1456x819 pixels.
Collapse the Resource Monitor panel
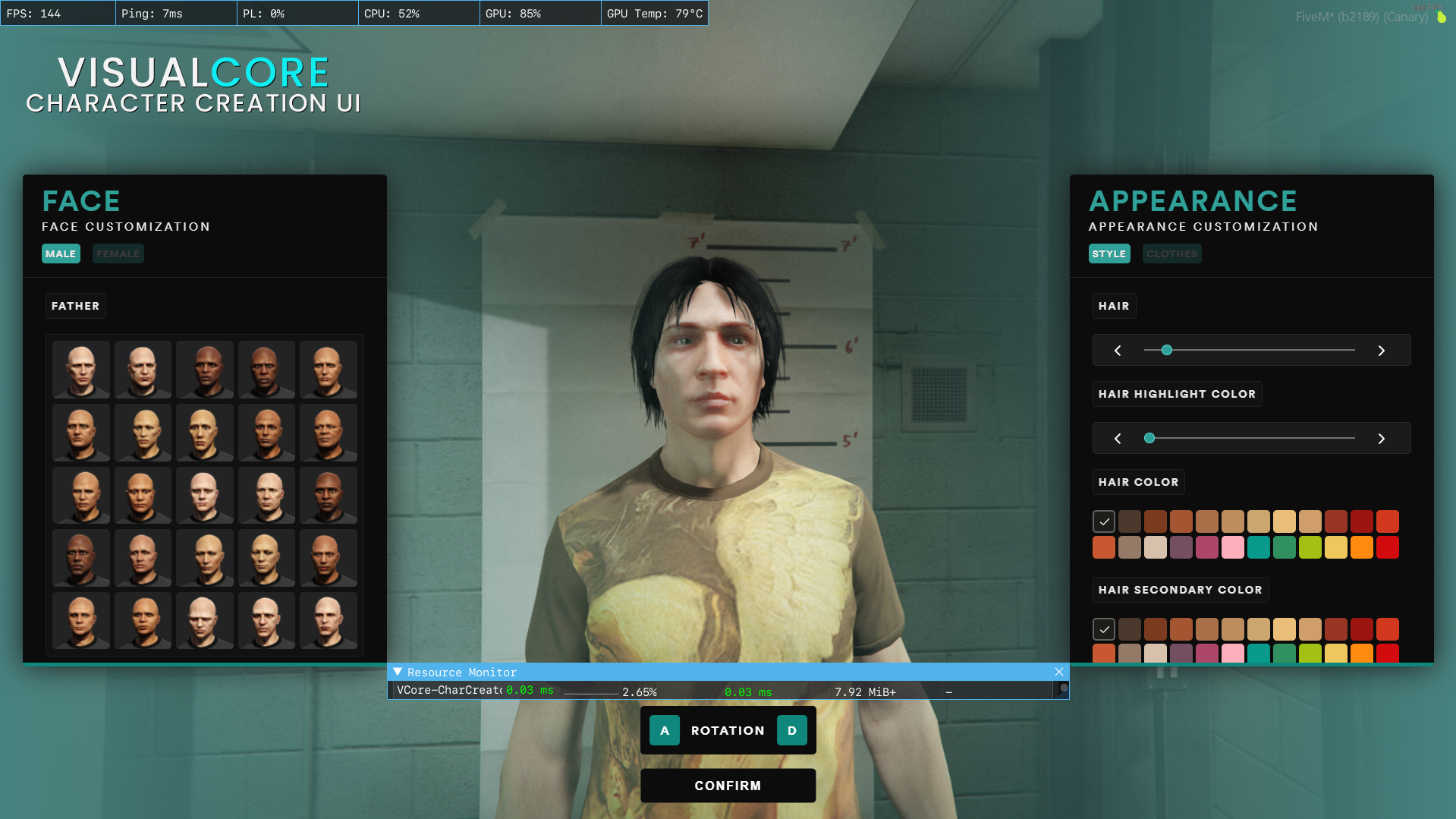396,672
